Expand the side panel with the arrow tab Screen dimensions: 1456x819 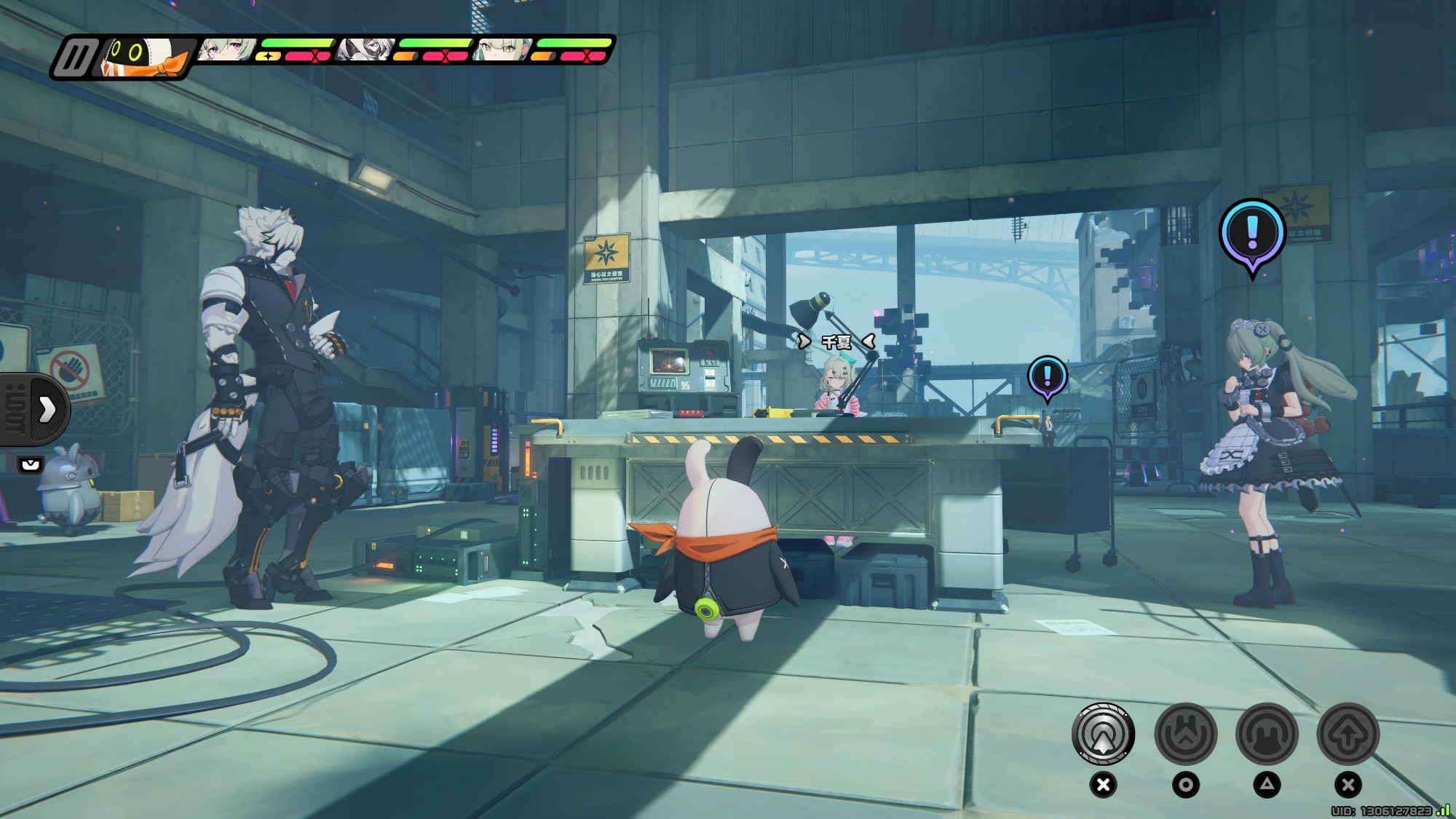pyautogui.click(x=47, y=409)
